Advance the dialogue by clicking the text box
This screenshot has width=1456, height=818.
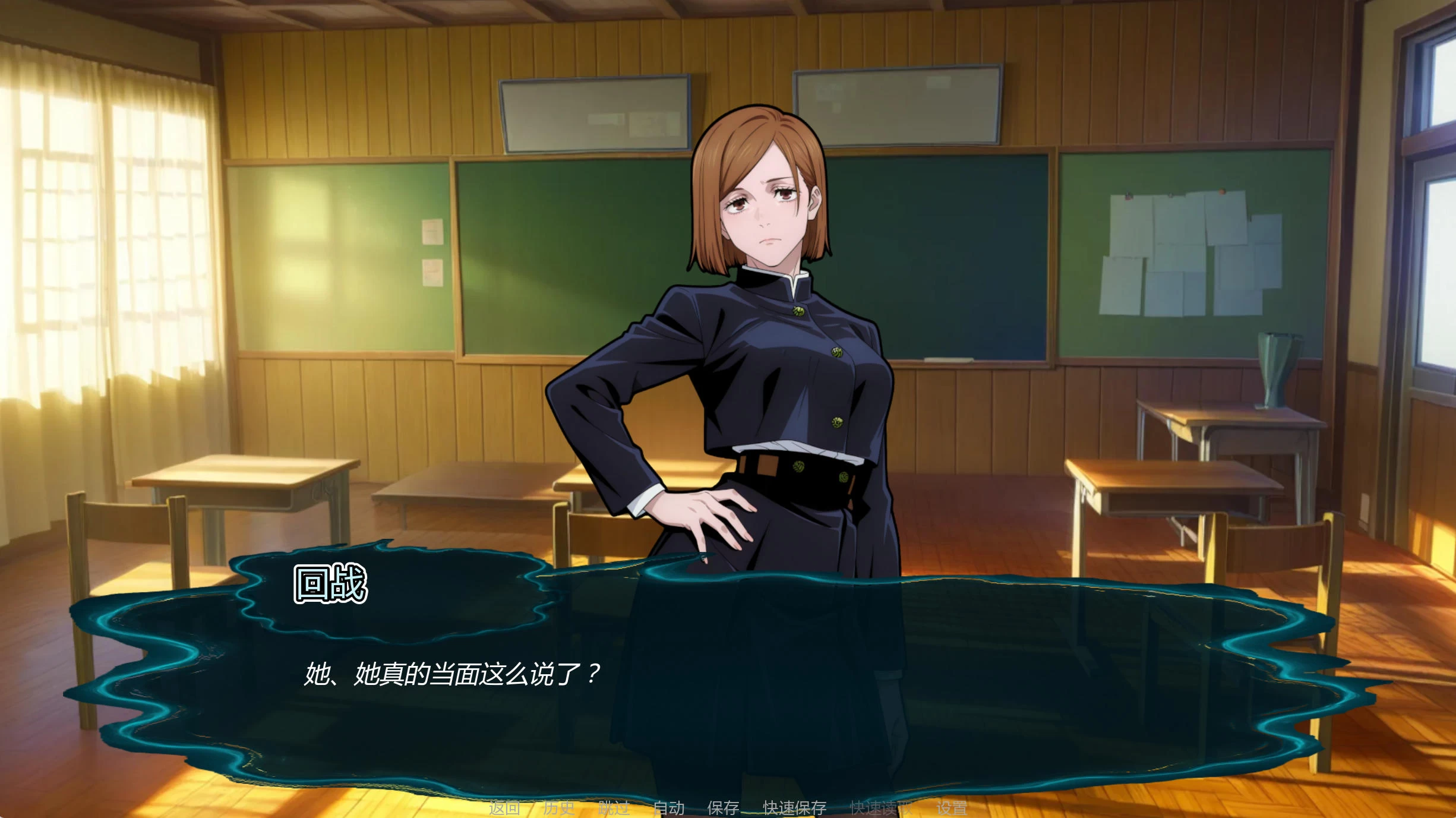[713, 701]
